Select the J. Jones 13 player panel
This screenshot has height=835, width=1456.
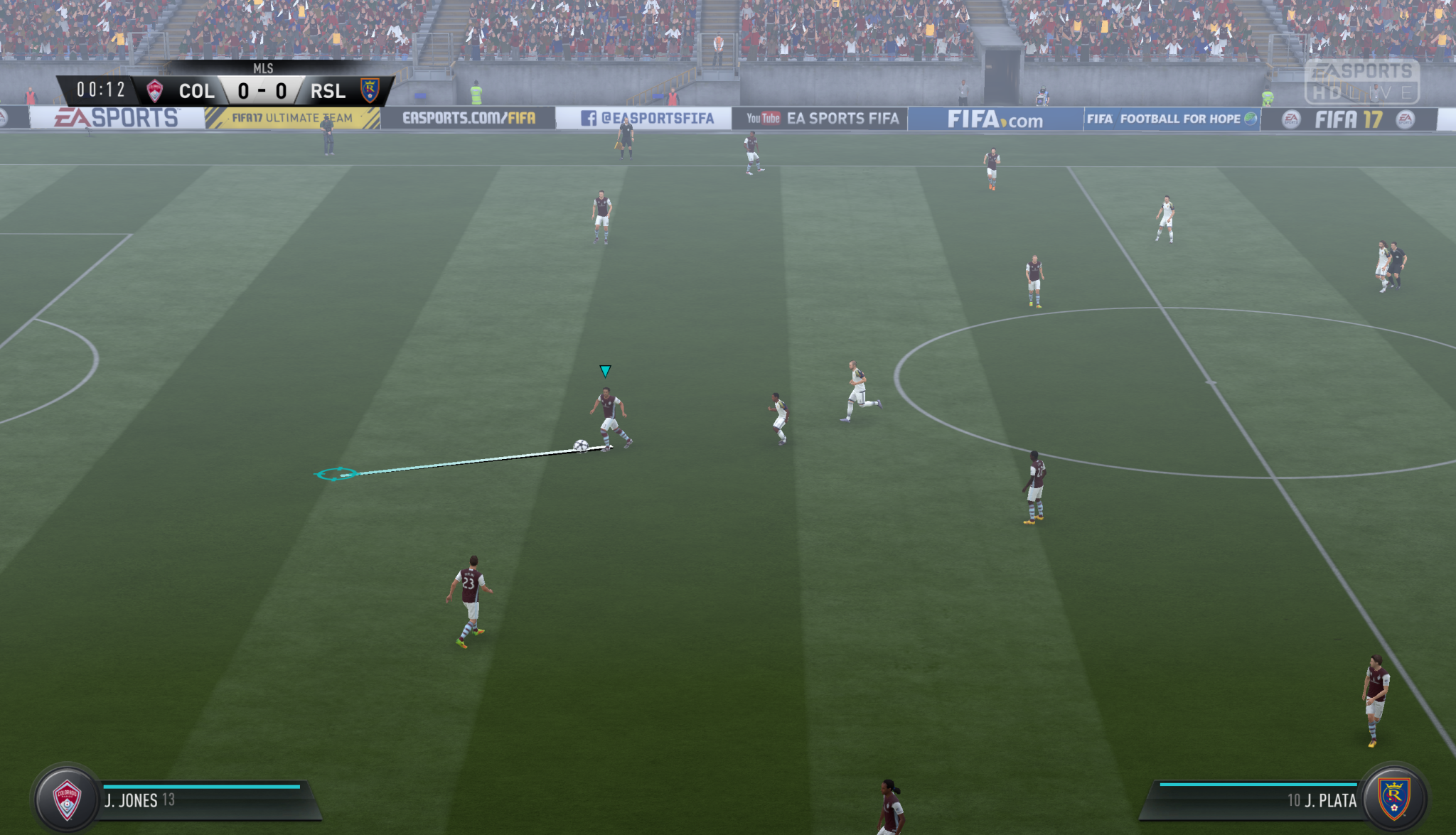coord(206,801)
